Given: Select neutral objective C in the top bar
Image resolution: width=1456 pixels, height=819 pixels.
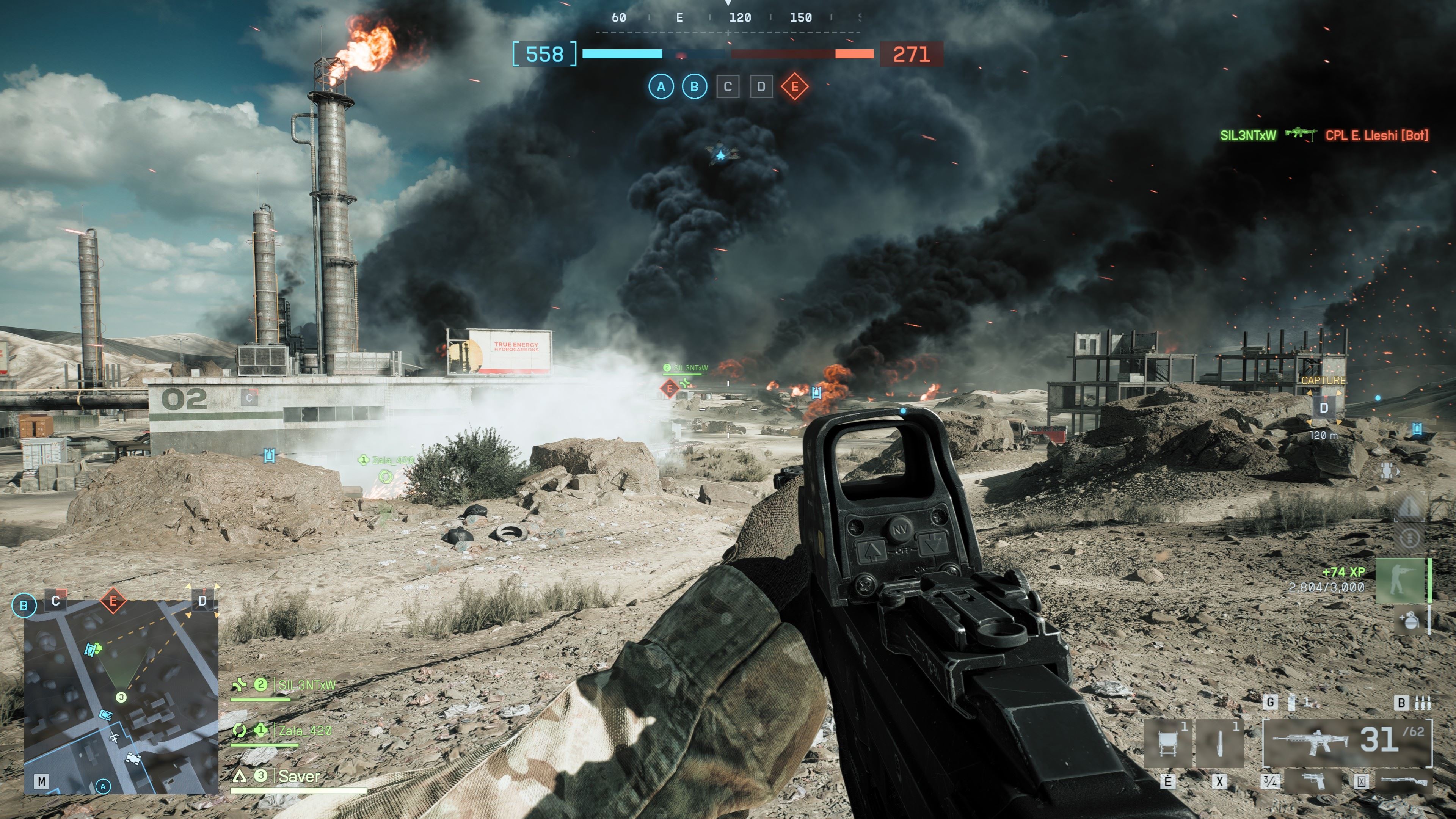Looking at the screenshot, I should (728, 87).
